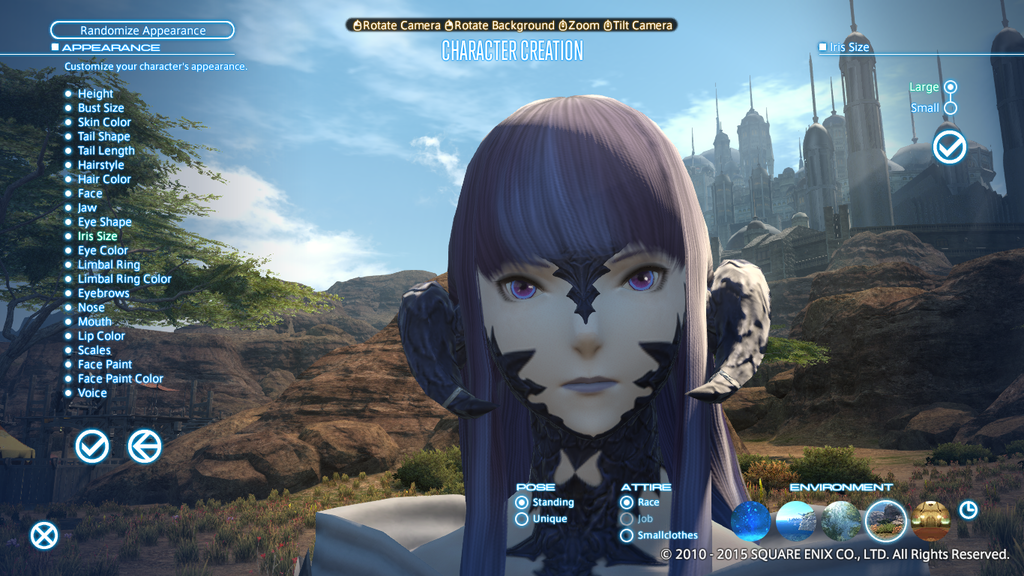Choose the Skin Color entry
Screen dimensions: 1024x576
104,122
